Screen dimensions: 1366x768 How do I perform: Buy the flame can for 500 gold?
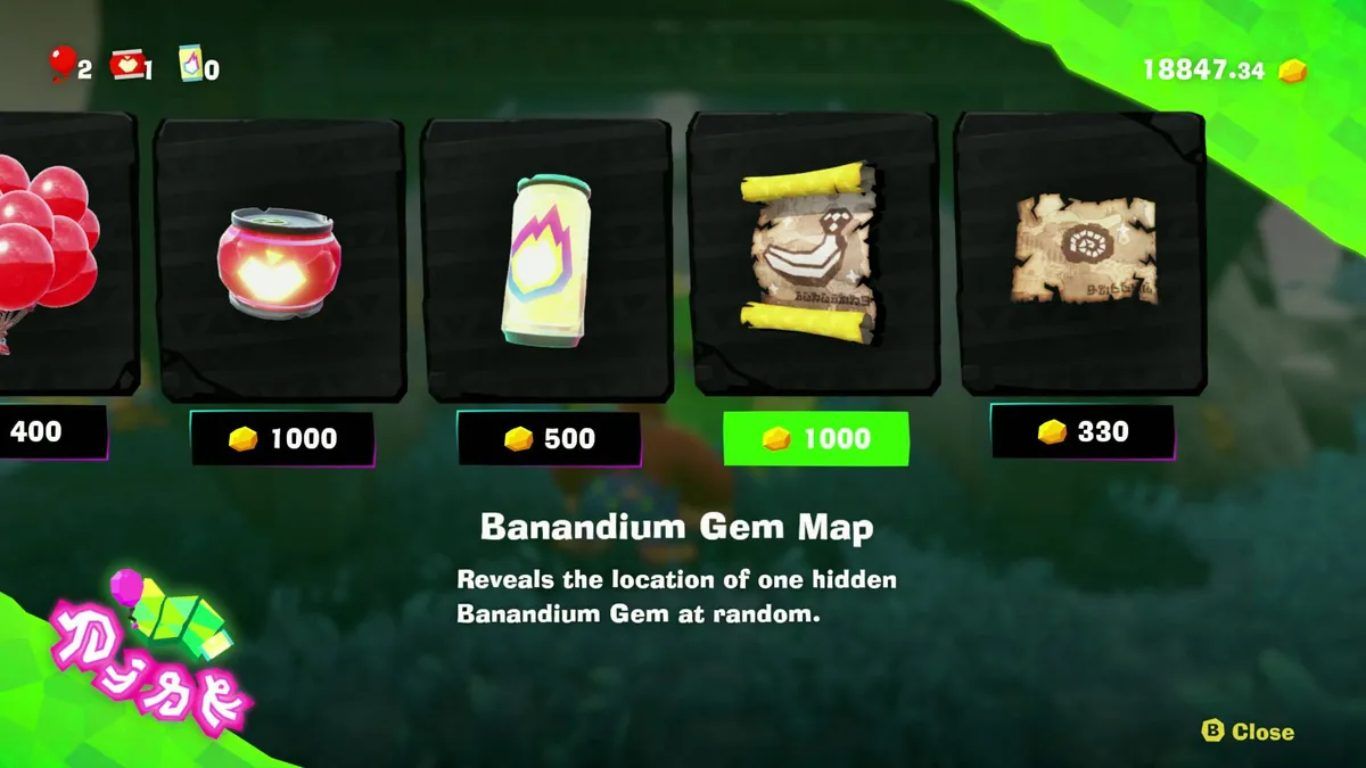549,438
